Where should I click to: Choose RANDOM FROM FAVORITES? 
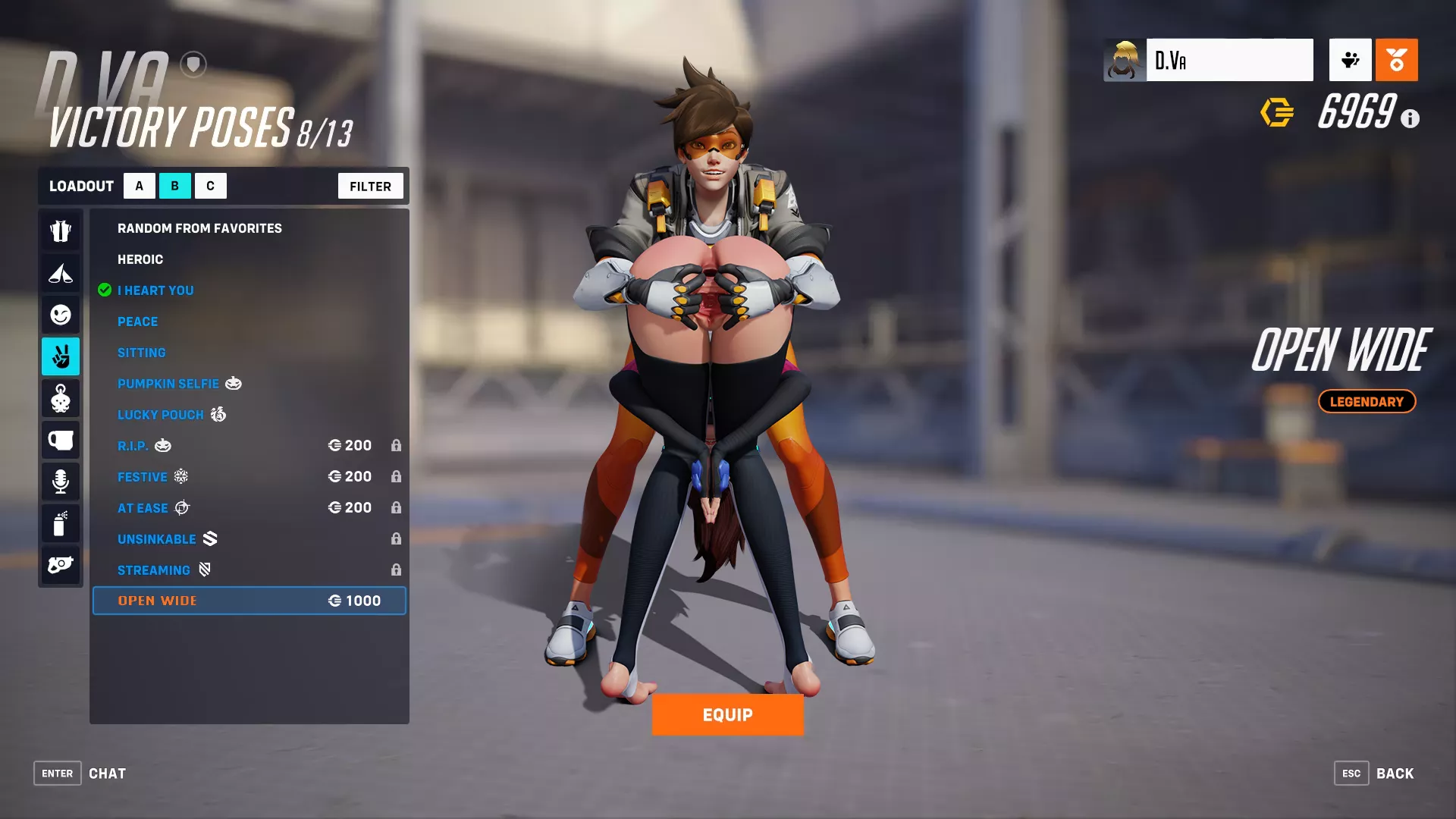199,227
